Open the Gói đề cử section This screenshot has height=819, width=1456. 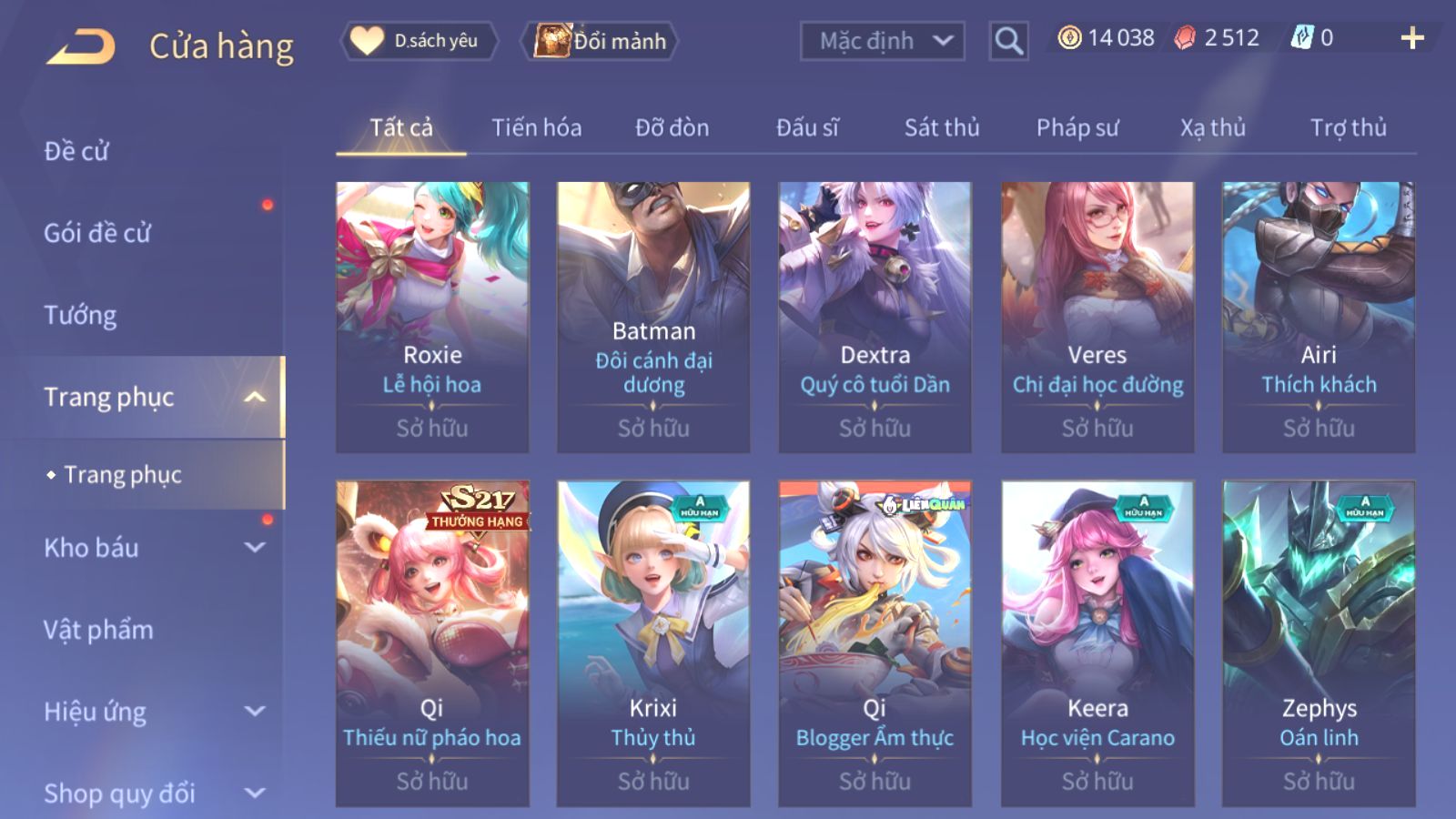tap(97, 233)
